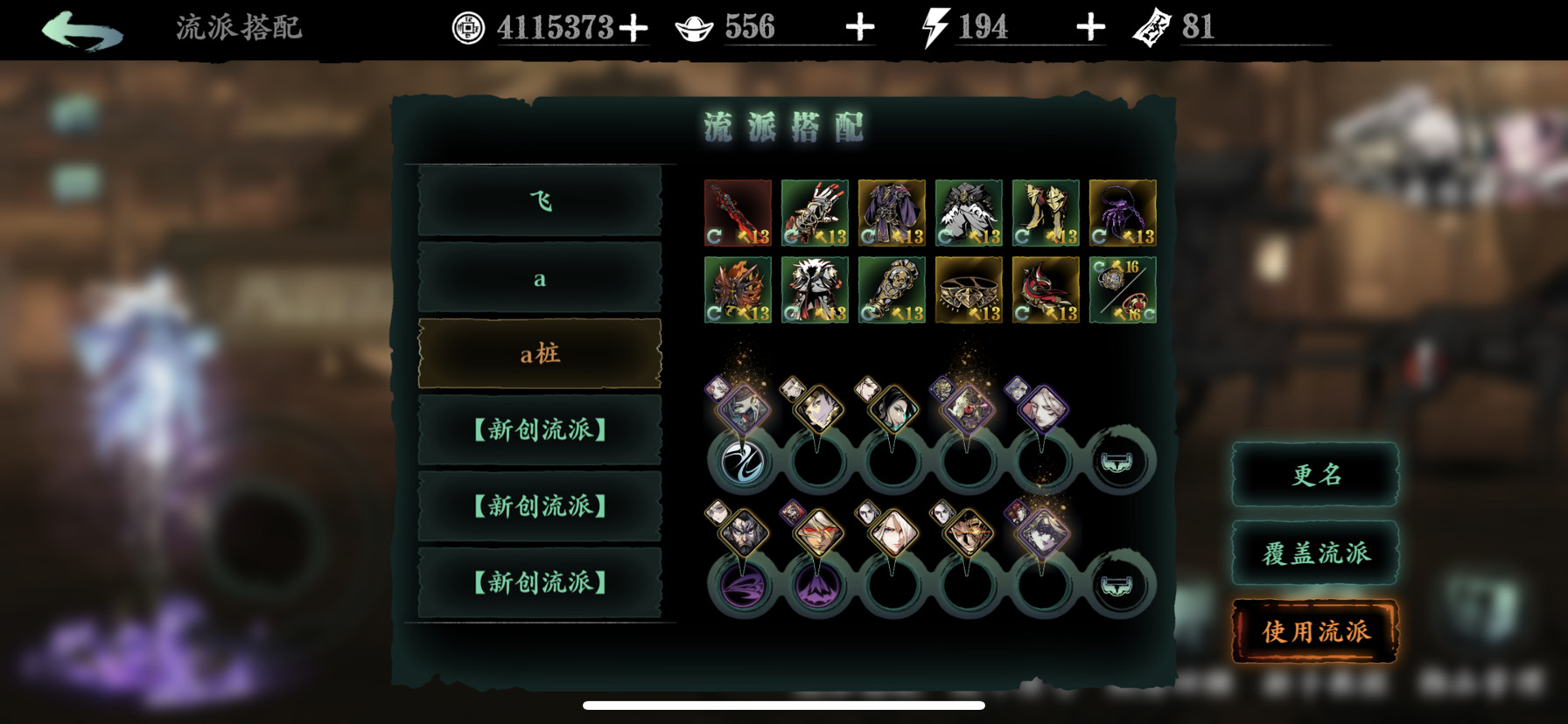Image resolution: width=1568 pixels, height=724 pixels.
Task: Inspect the clawed gauntlet equipment slot
Action: point(815,213)
